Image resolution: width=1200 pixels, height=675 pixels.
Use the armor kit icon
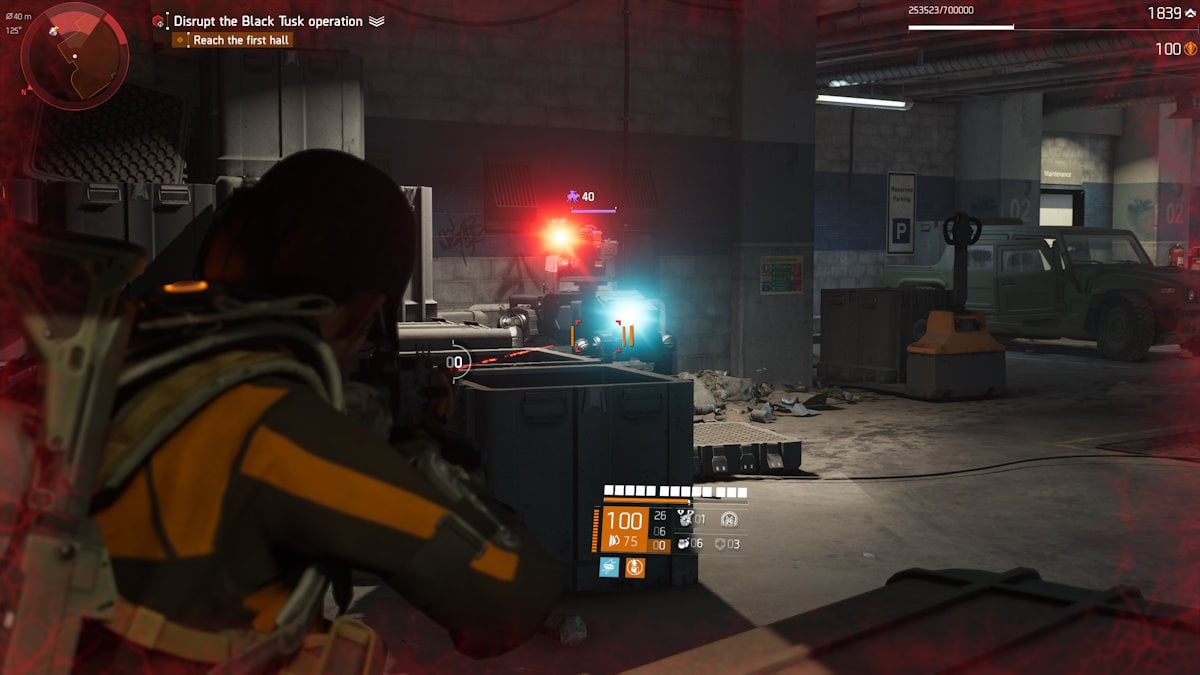pos(720,543)
